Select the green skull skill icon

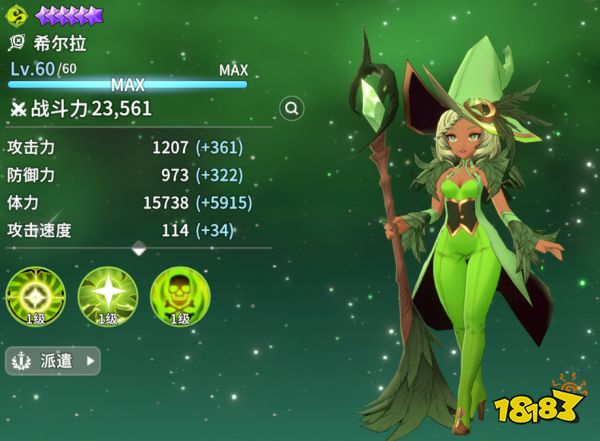click(179, 296)
